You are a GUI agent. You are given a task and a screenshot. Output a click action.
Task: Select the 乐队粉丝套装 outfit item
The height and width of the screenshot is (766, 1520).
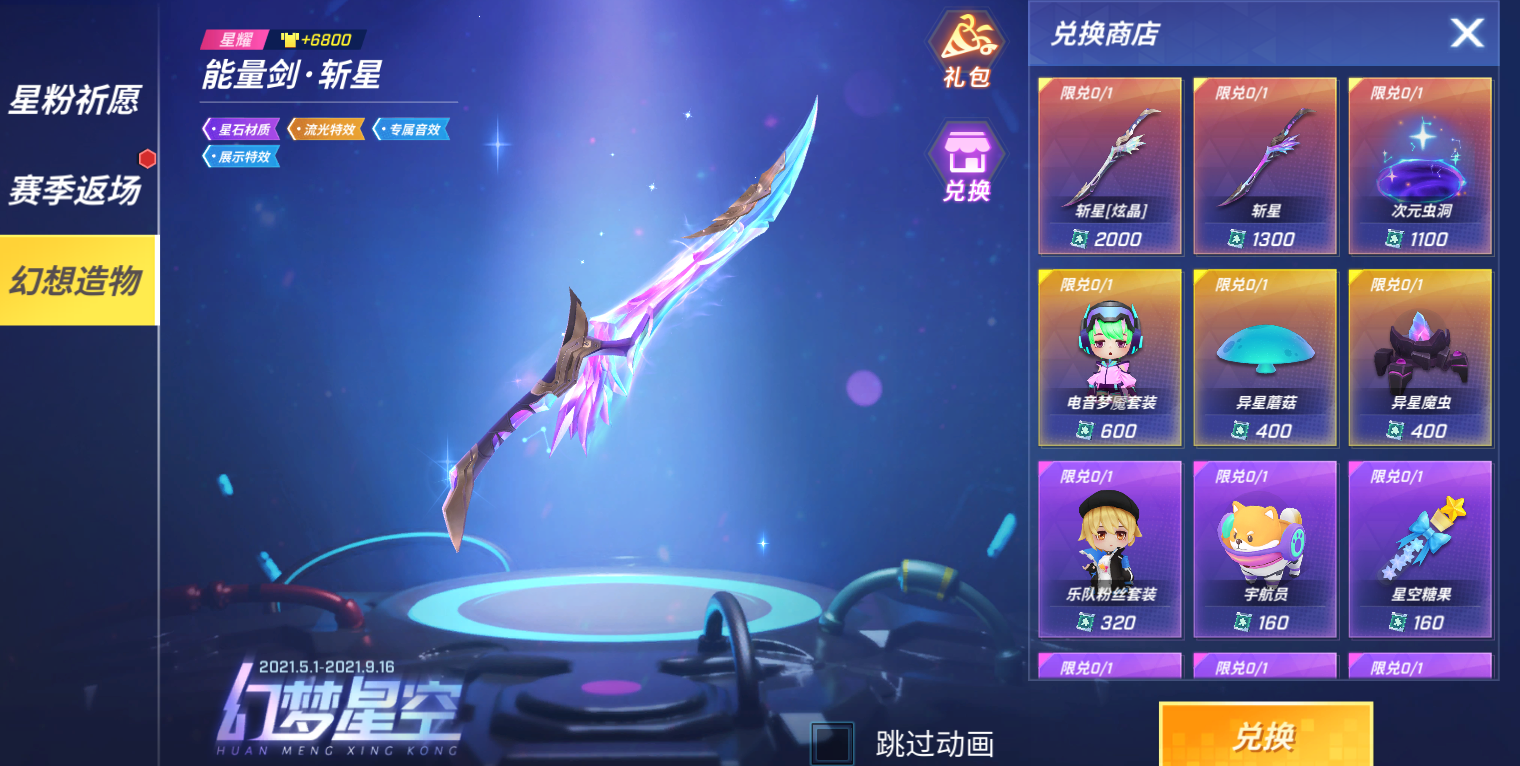(1110, 547)
